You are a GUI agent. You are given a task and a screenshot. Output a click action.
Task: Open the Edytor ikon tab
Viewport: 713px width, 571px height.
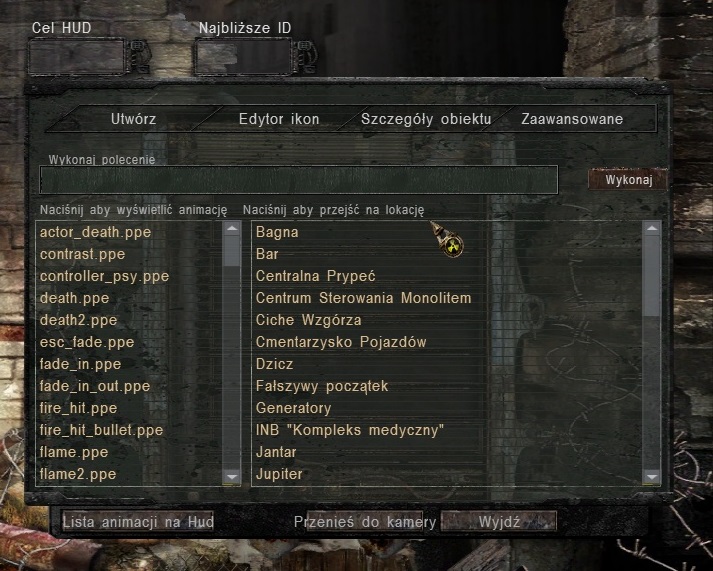coord(279,119)
